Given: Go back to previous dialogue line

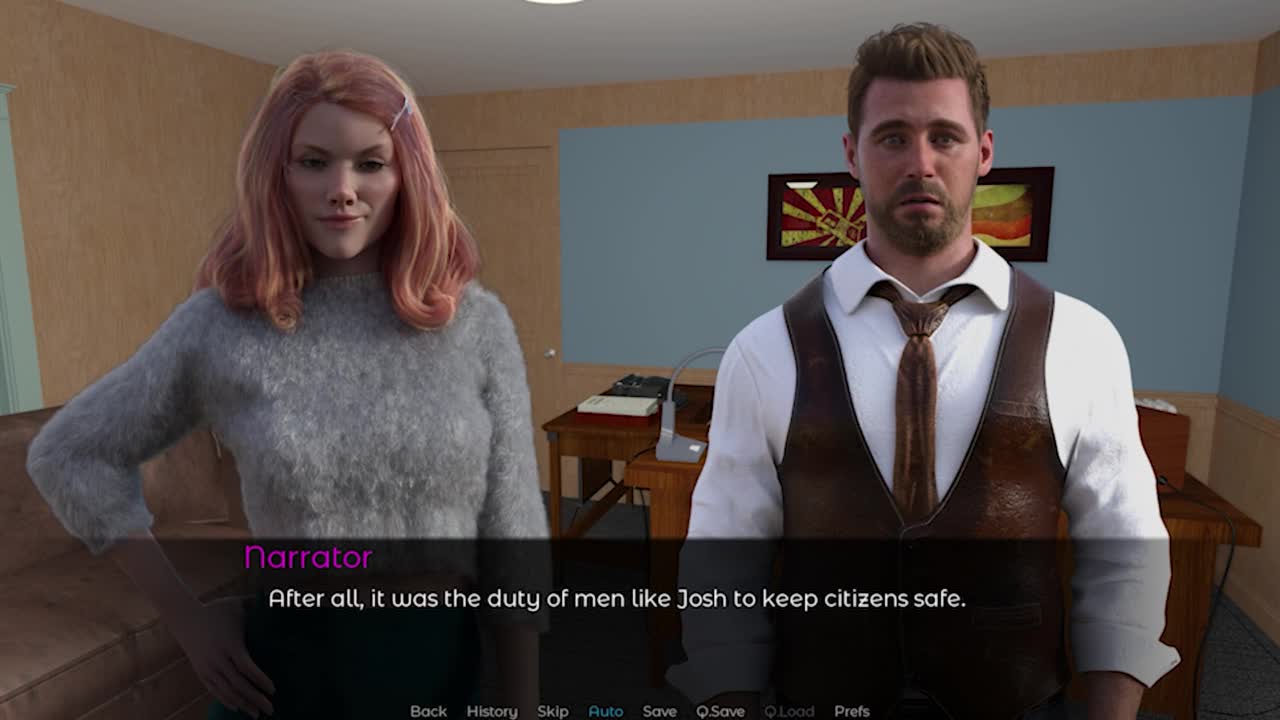Looking at the screenshot, I should pos(428,711).
